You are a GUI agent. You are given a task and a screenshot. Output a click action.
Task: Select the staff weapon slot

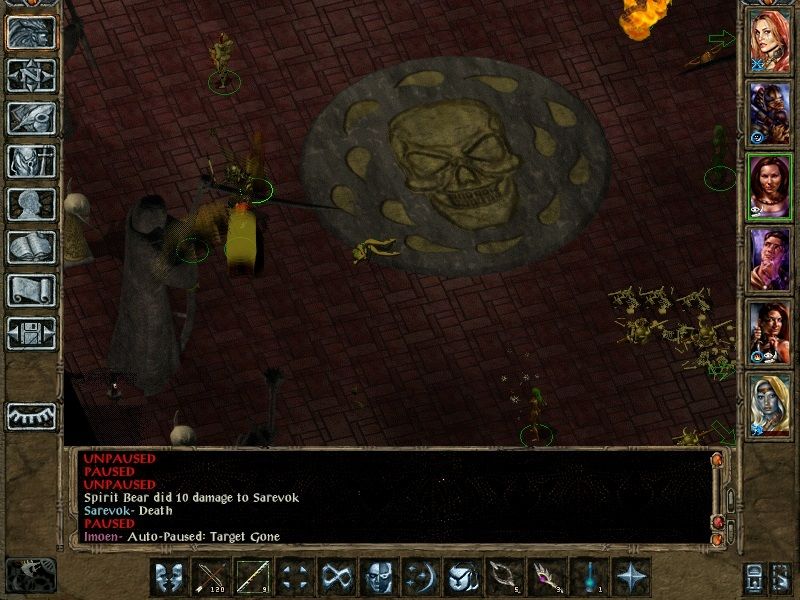(x=252, y=577)
